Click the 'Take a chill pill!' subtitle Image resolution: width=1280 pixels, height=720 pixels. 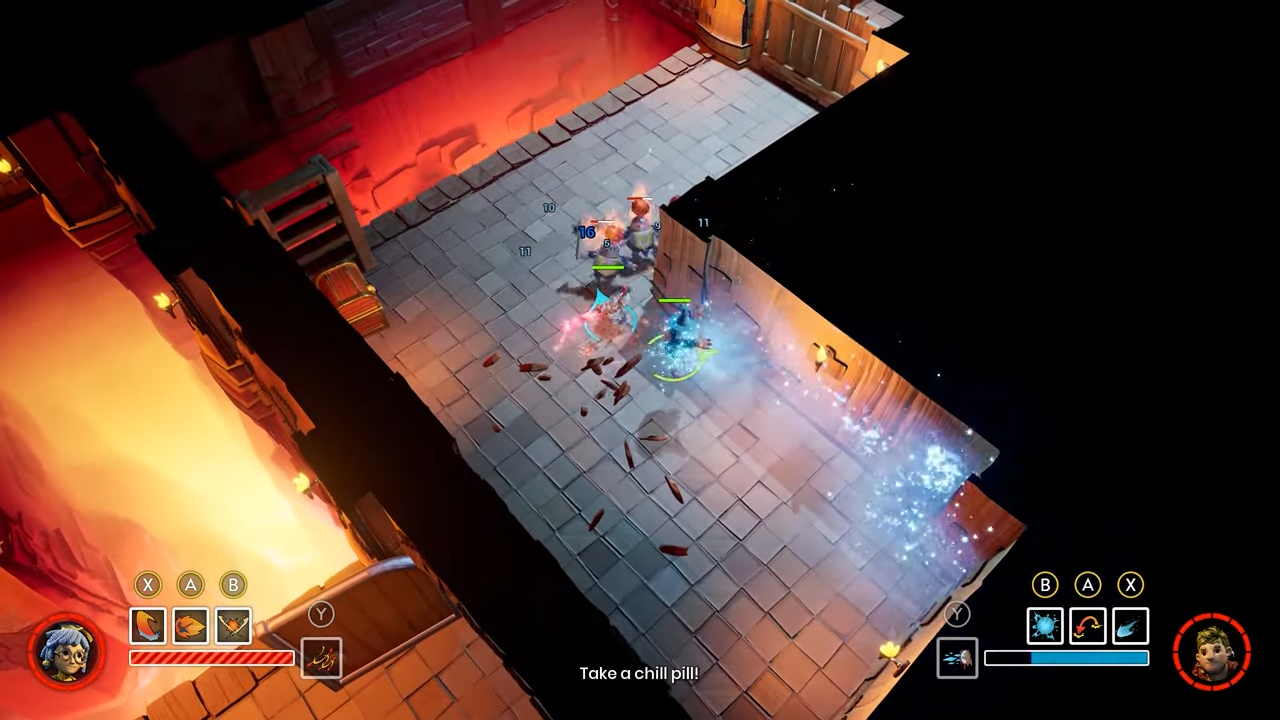640,673
